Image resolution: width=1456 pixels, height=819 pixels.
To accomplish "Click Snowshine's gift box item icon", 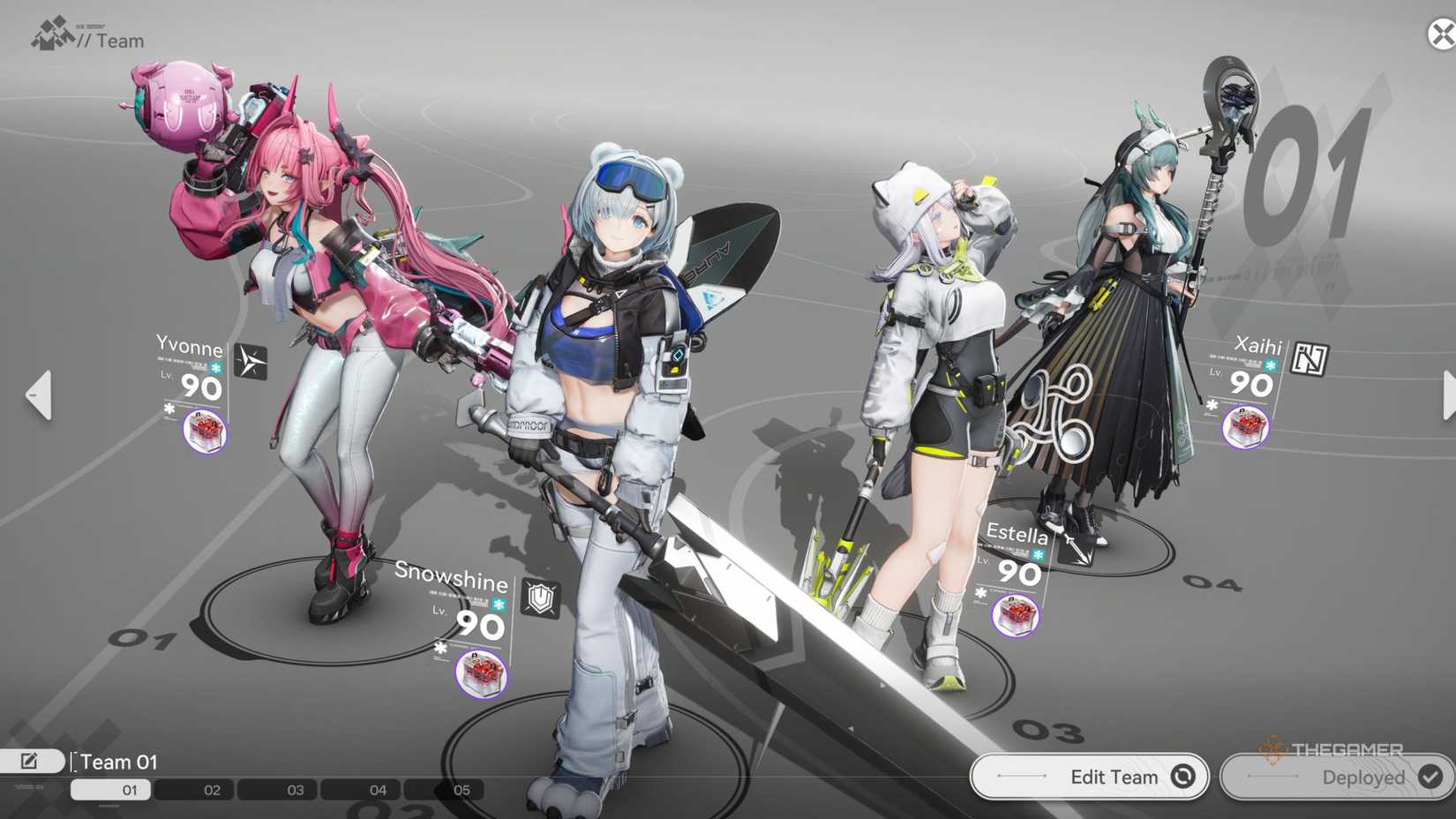I will click(x=482, y=674).
